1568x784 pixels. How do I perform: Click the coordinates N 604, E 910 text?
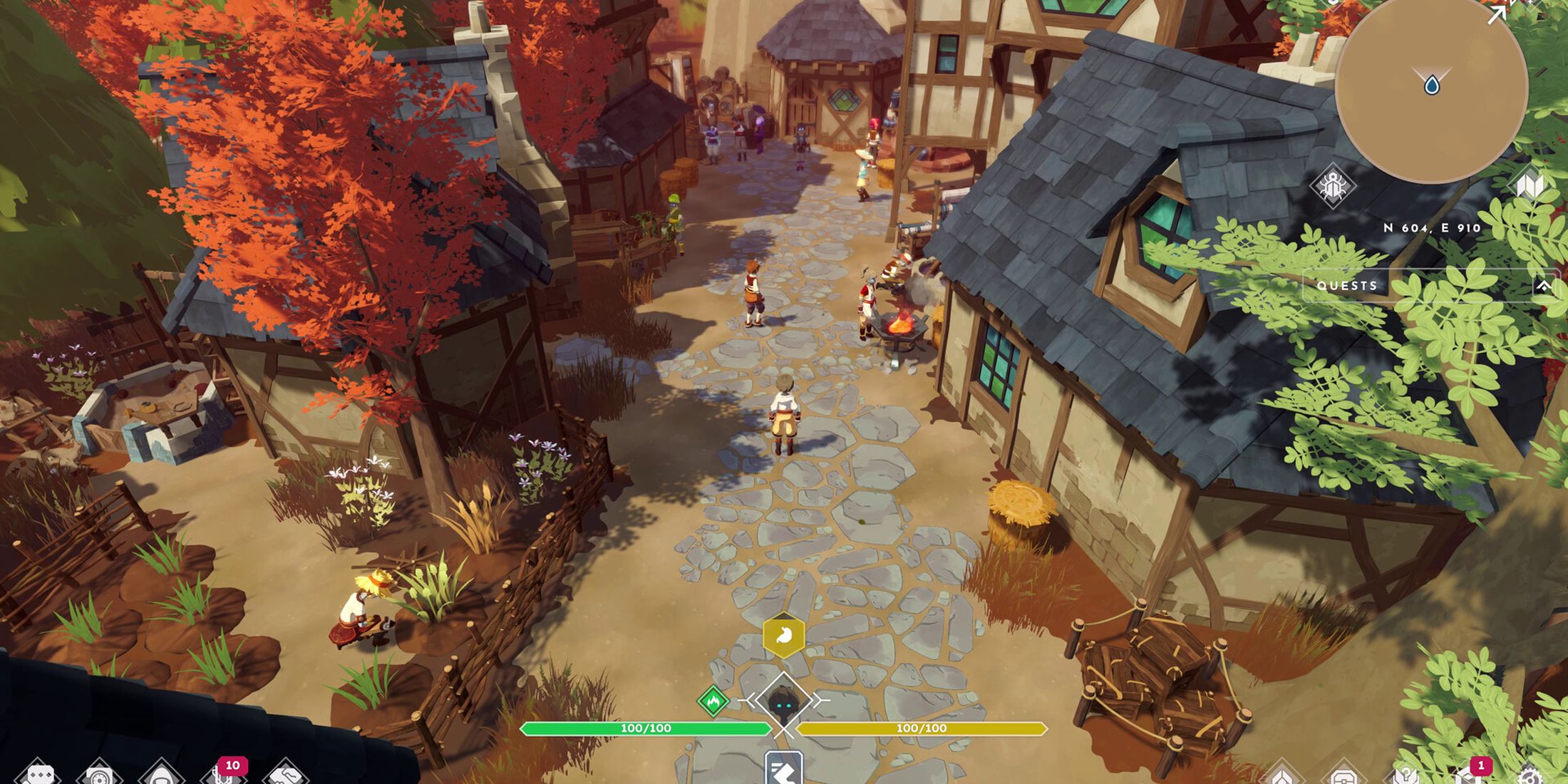[x=1432, y=228]
